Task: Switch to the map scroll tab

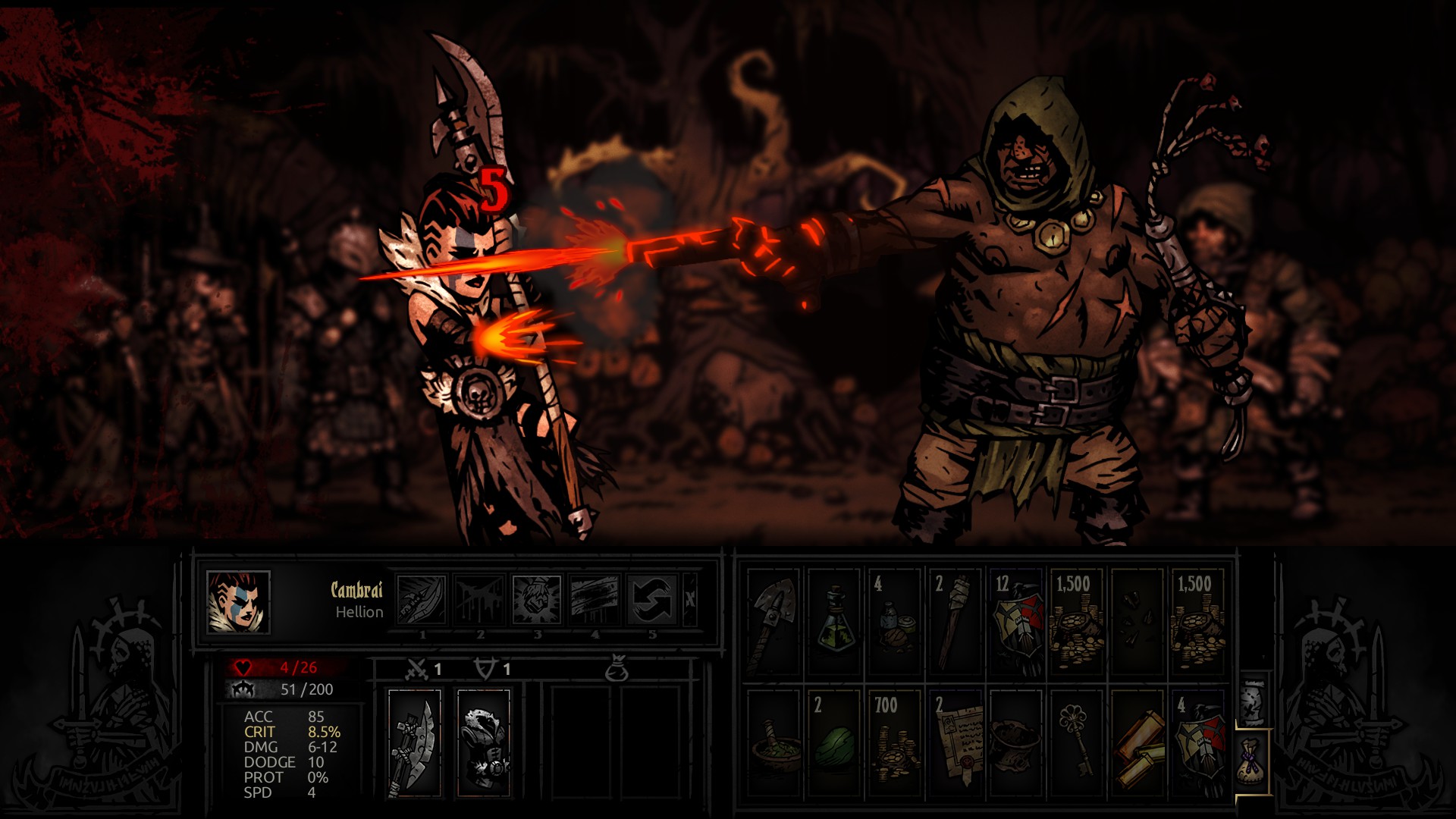Action: coord(1252,703)
